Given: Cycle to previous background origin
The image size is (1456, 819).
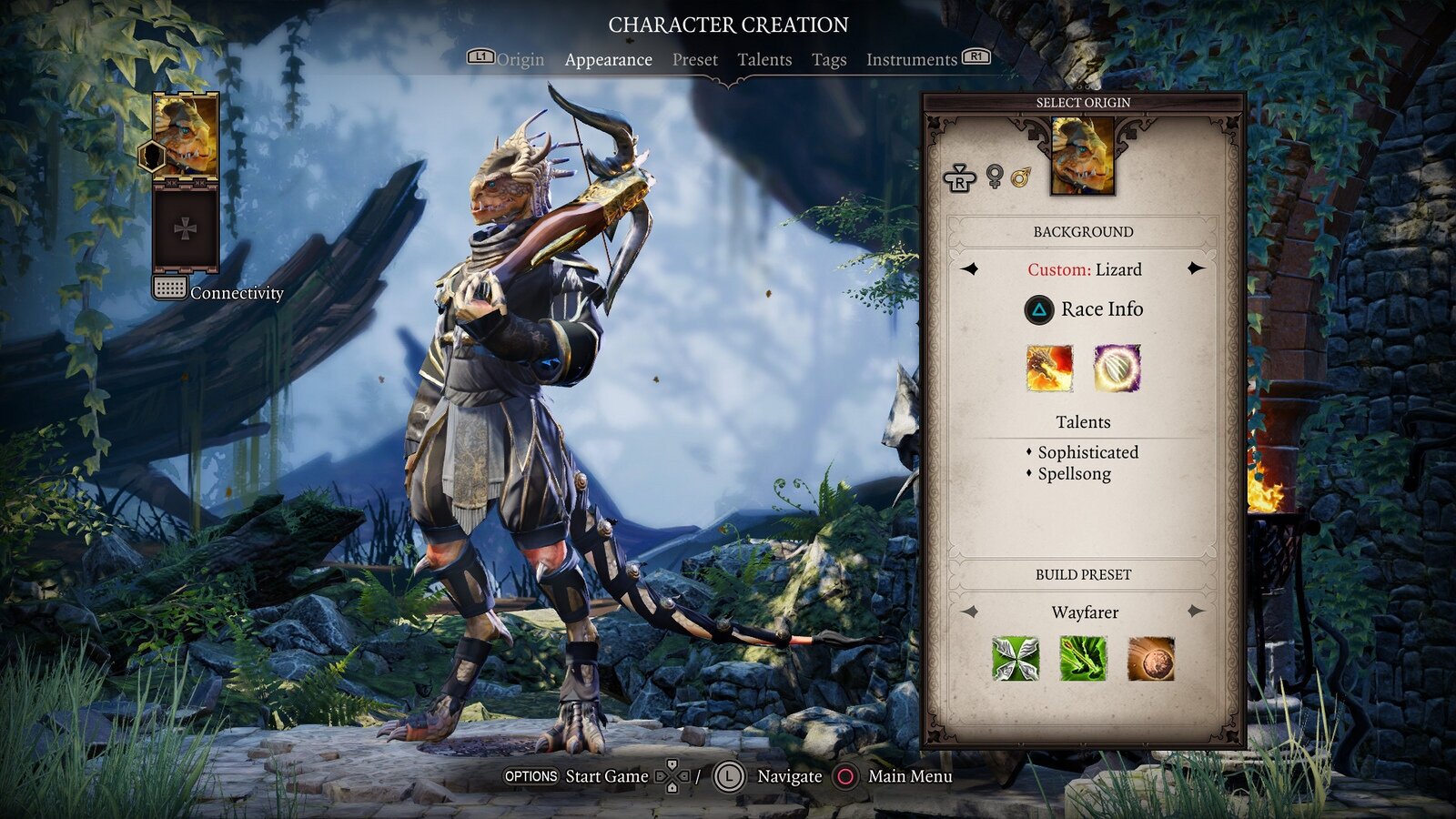Looking at the screenshot, I should [x=970, y=268].
